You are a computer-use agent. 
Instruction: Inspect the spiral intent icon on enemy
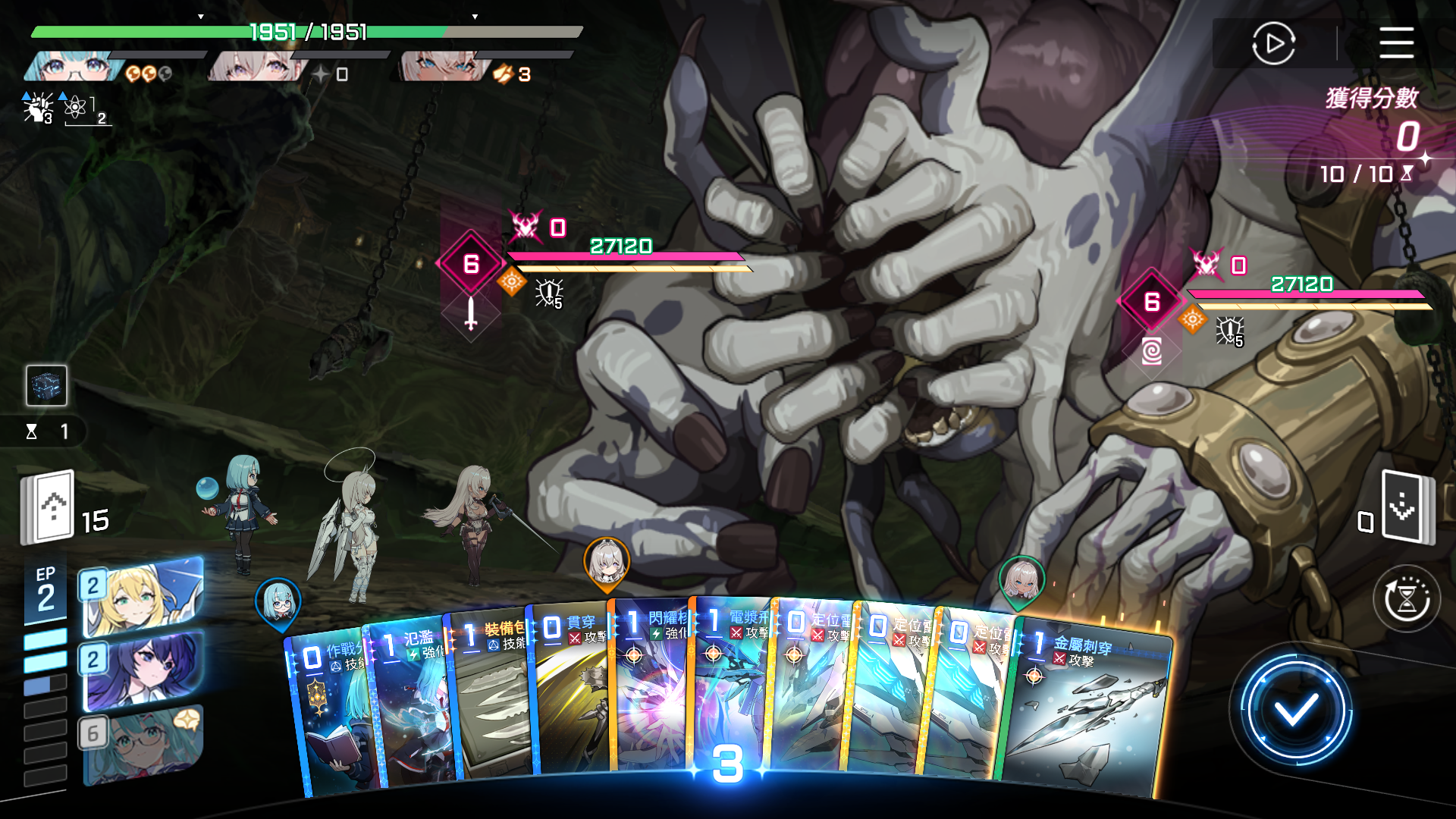click(x=1151, y=351)
